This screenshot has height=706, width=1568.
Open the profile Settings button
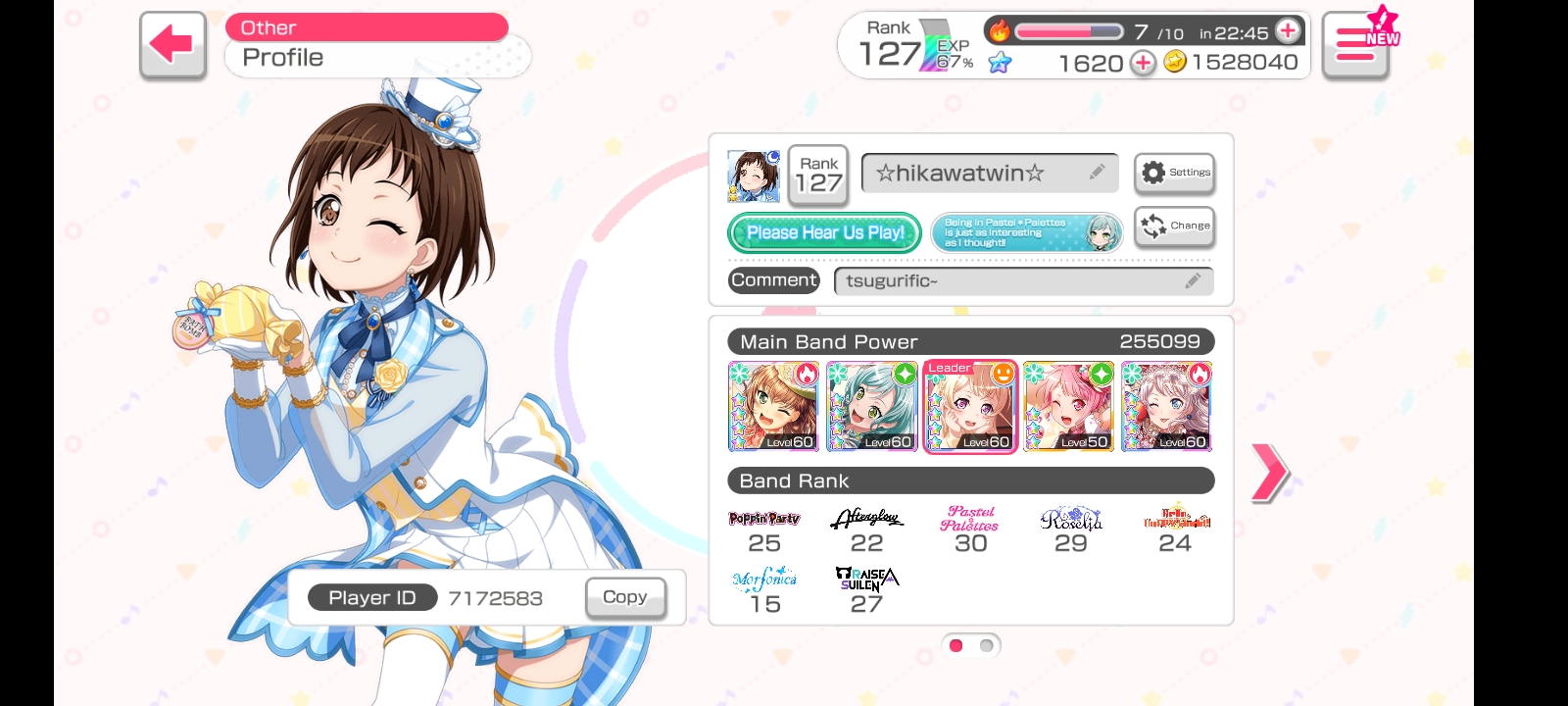click(x=1174, y=173)
